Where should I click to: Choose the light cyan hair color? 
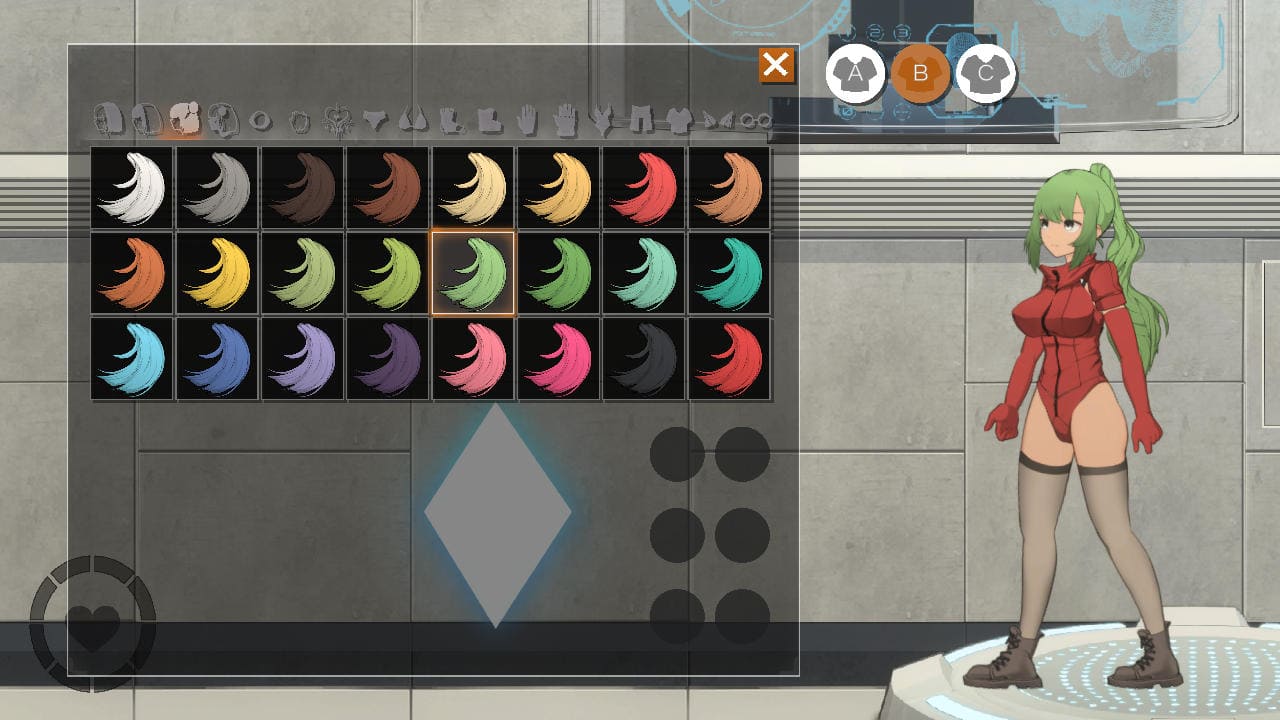(x=132, y=358)
